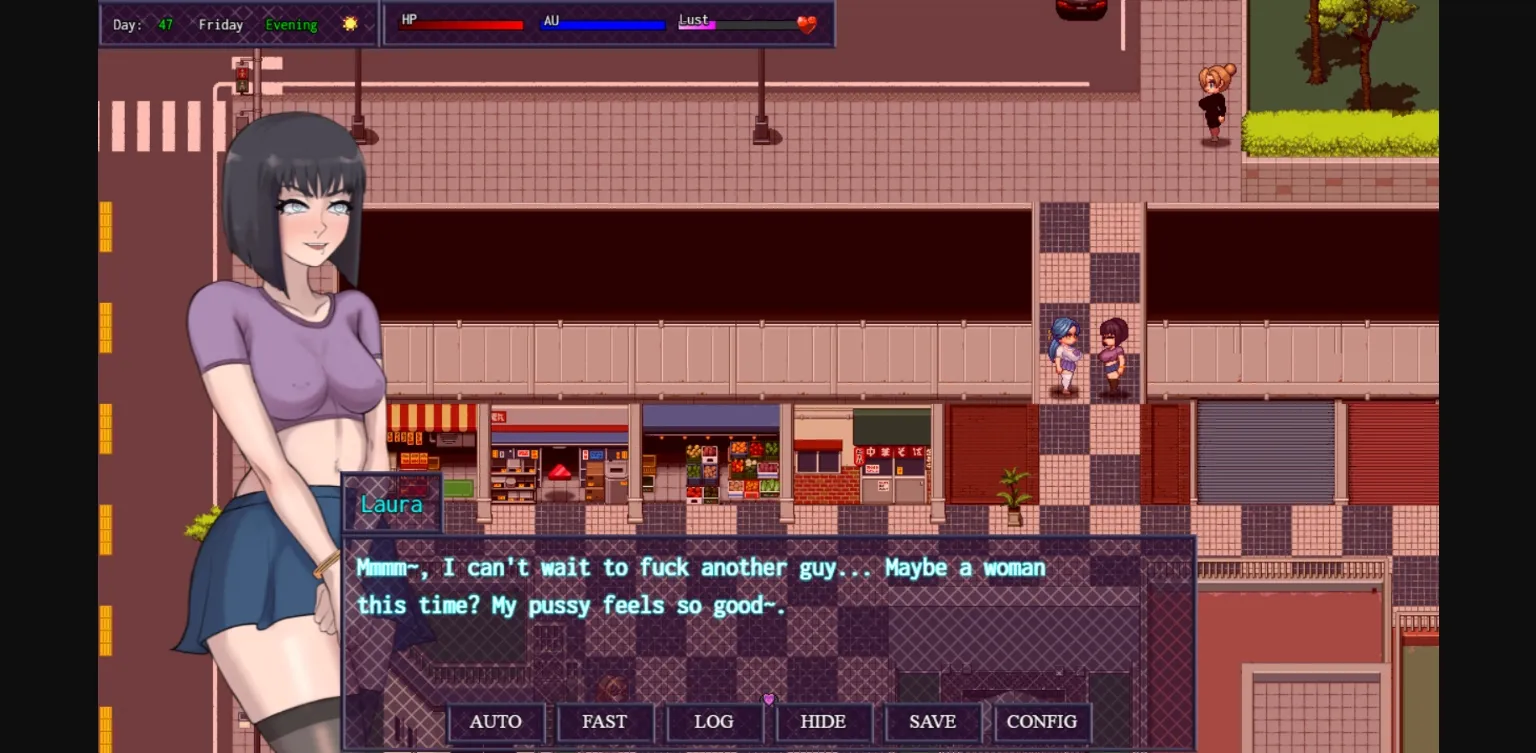
Task: Click the pink heart above the player character
Action: pos(768,699)
